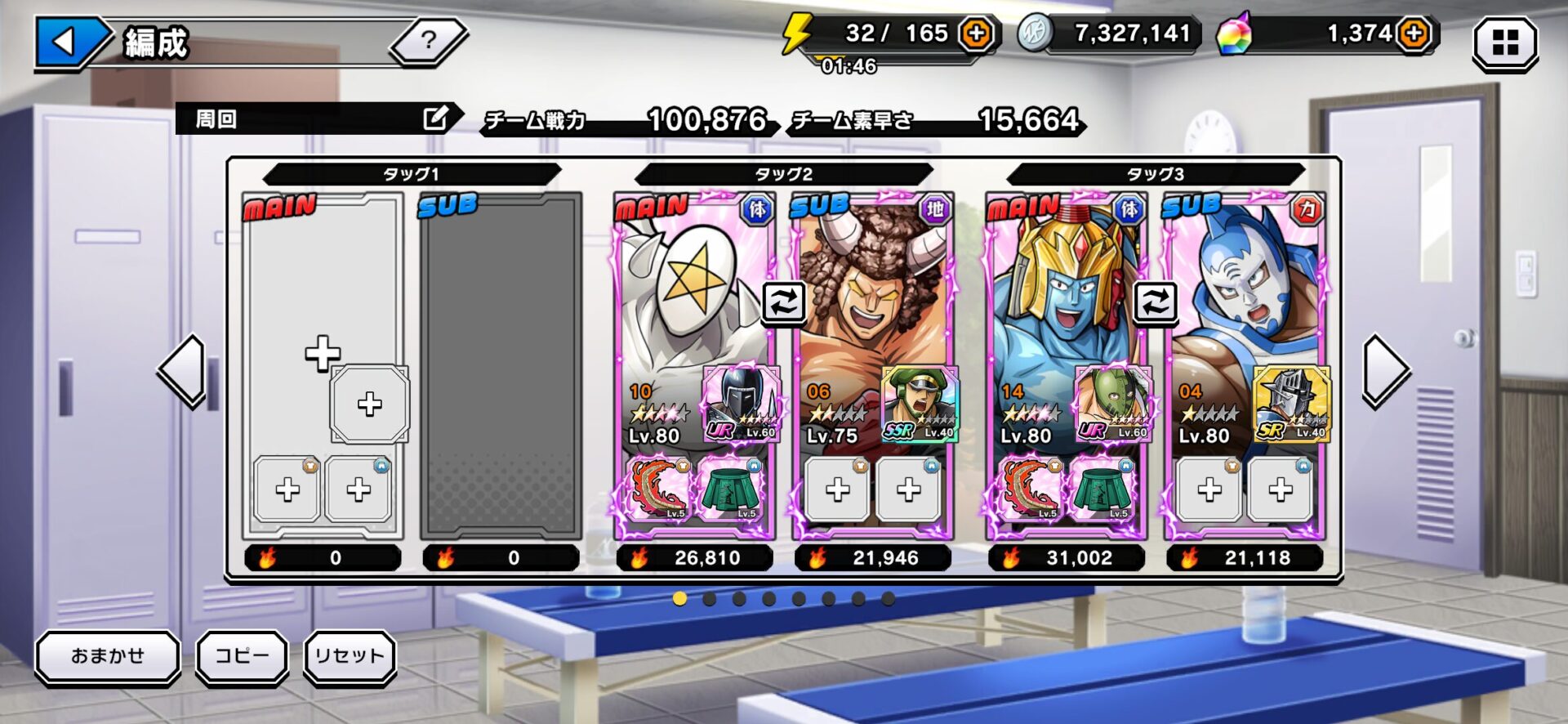Open the golden knight SR support card
Screen dimensions: 1568x724
1292,404
